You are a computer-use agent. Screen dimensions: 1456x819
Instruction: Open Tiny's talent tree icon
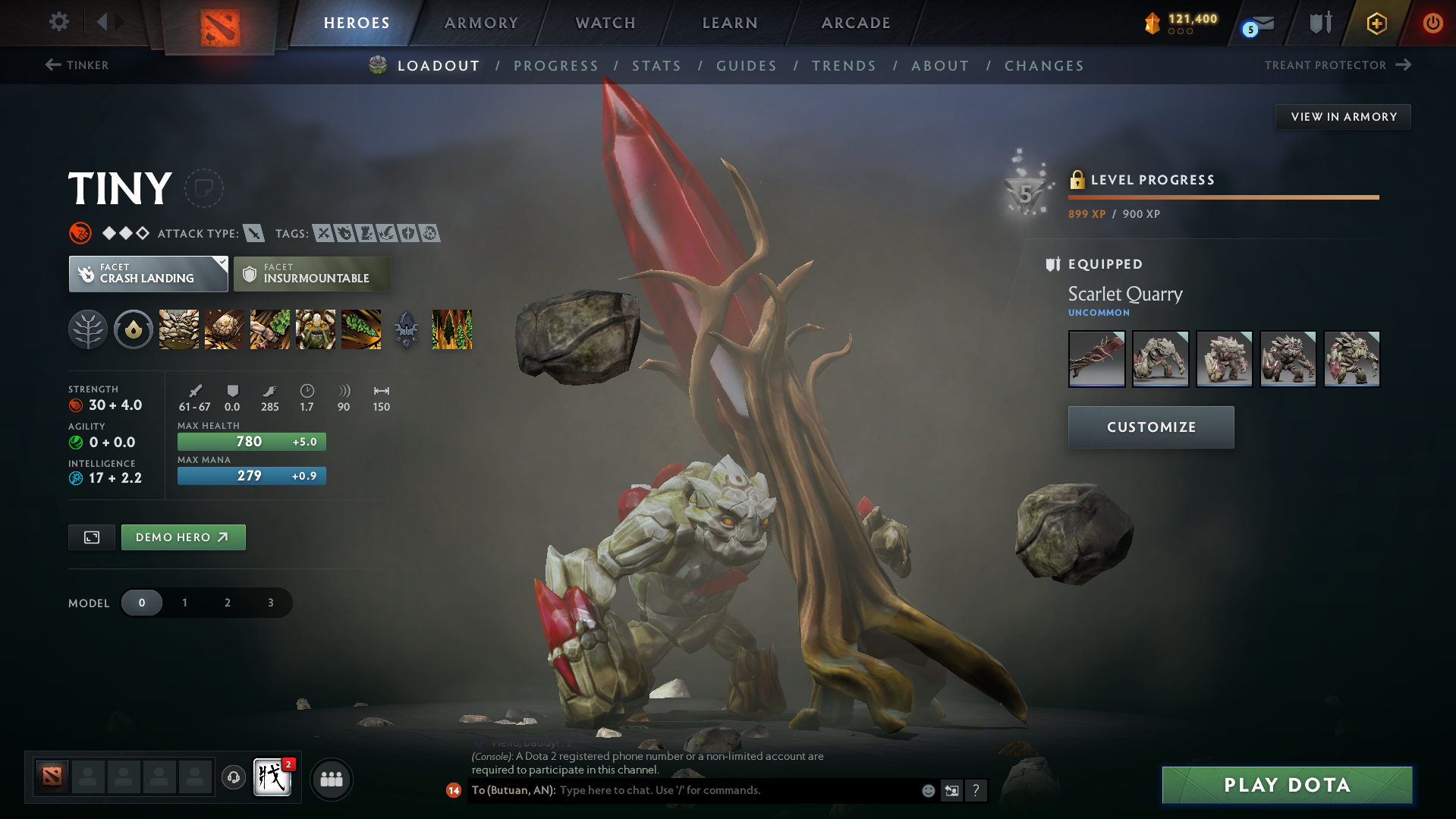click(88, 329)
